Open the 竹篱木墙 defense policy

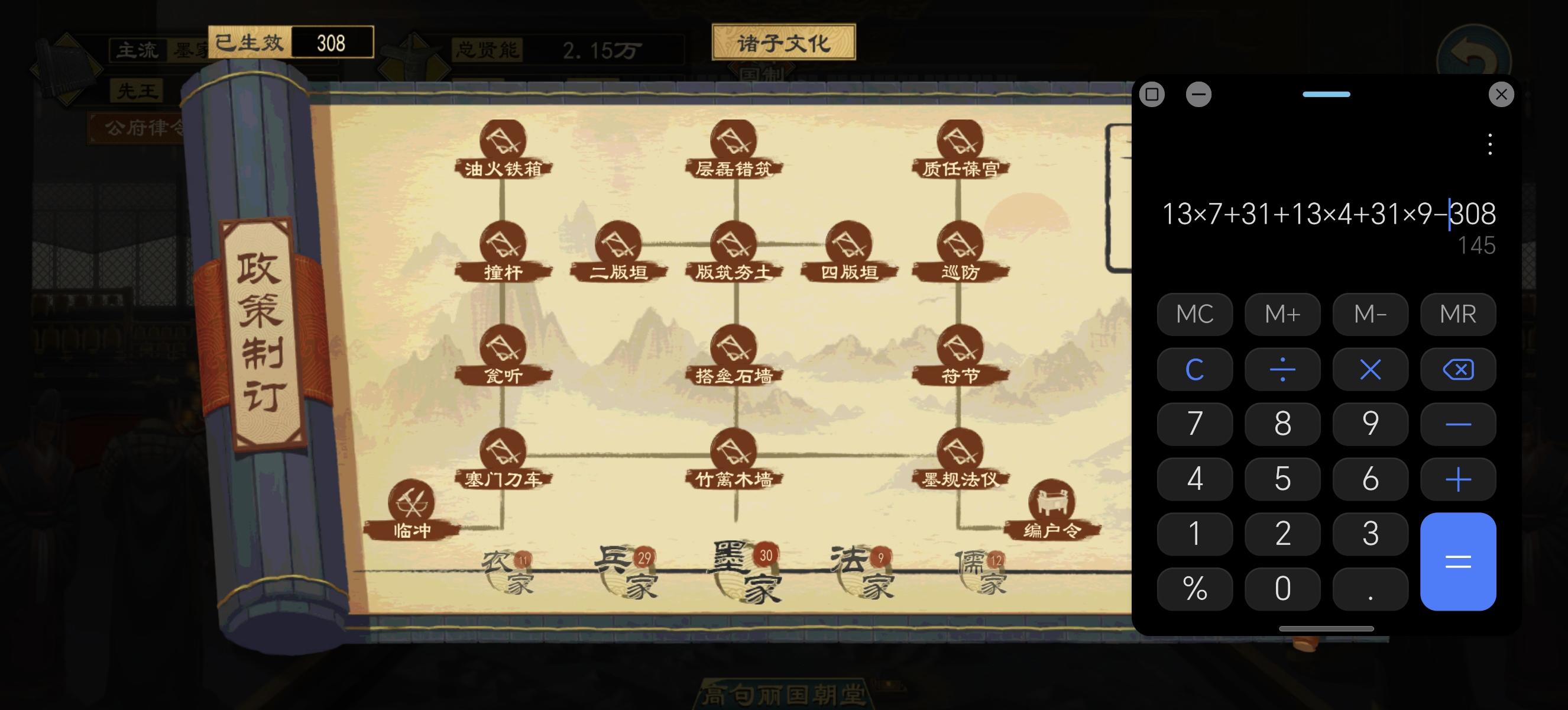coord(735,450)
